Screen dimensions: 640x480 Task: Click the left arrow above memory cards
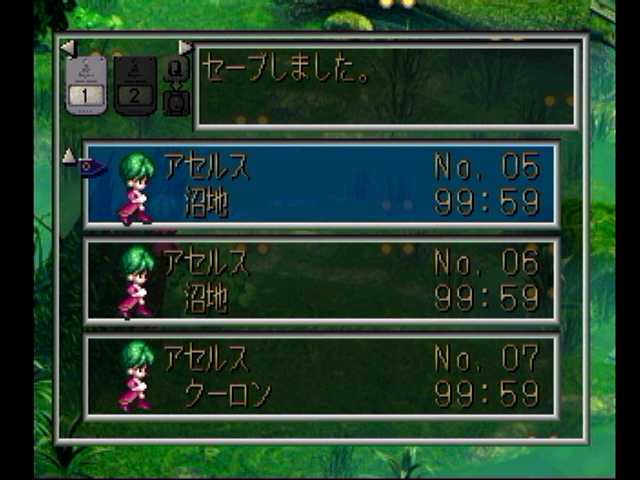coord(67,47)
